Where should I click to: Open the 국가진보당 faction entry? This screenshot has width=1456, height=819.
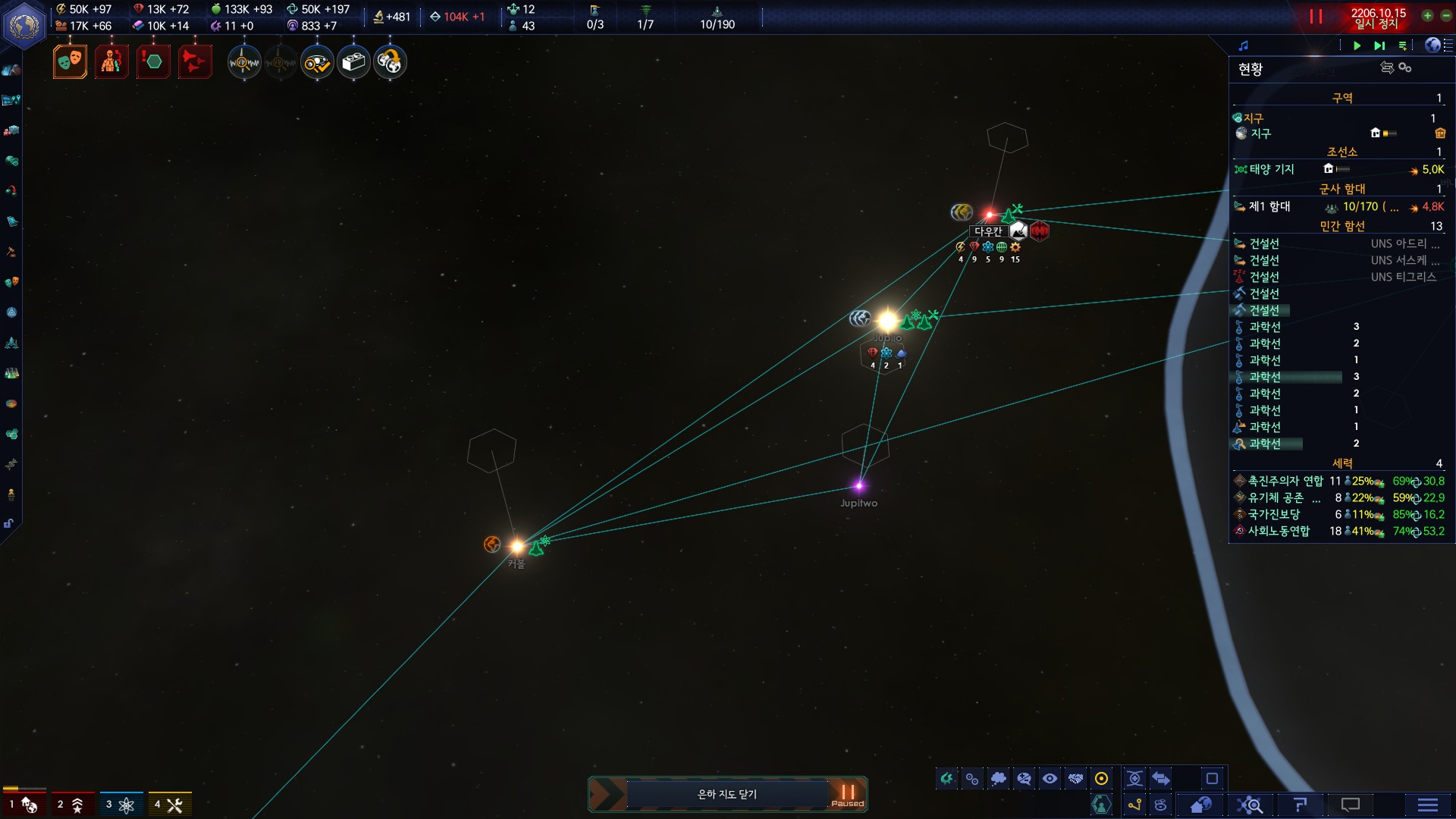1274,514
